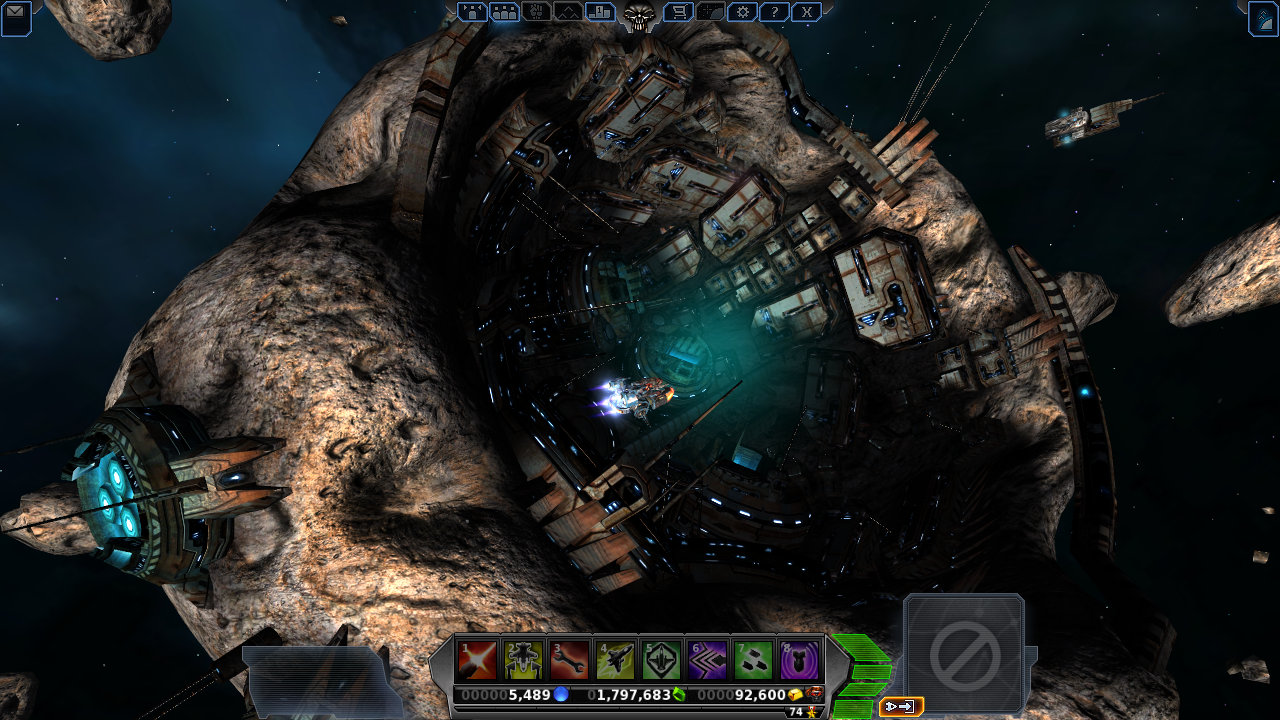Activate ability slot 2 drone ship

524,660
